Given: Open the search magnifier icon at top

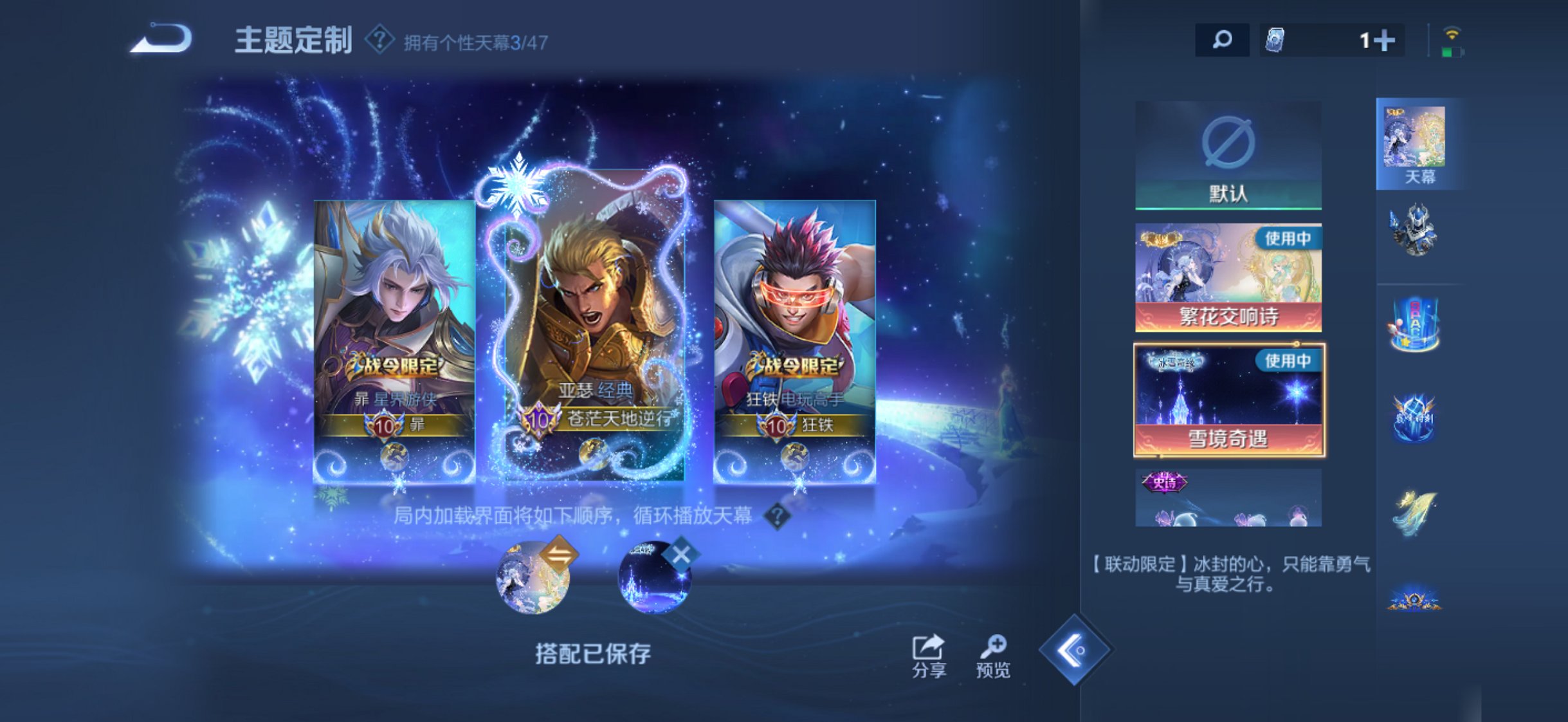Looking at the screenshot, I should (1221, 40).
